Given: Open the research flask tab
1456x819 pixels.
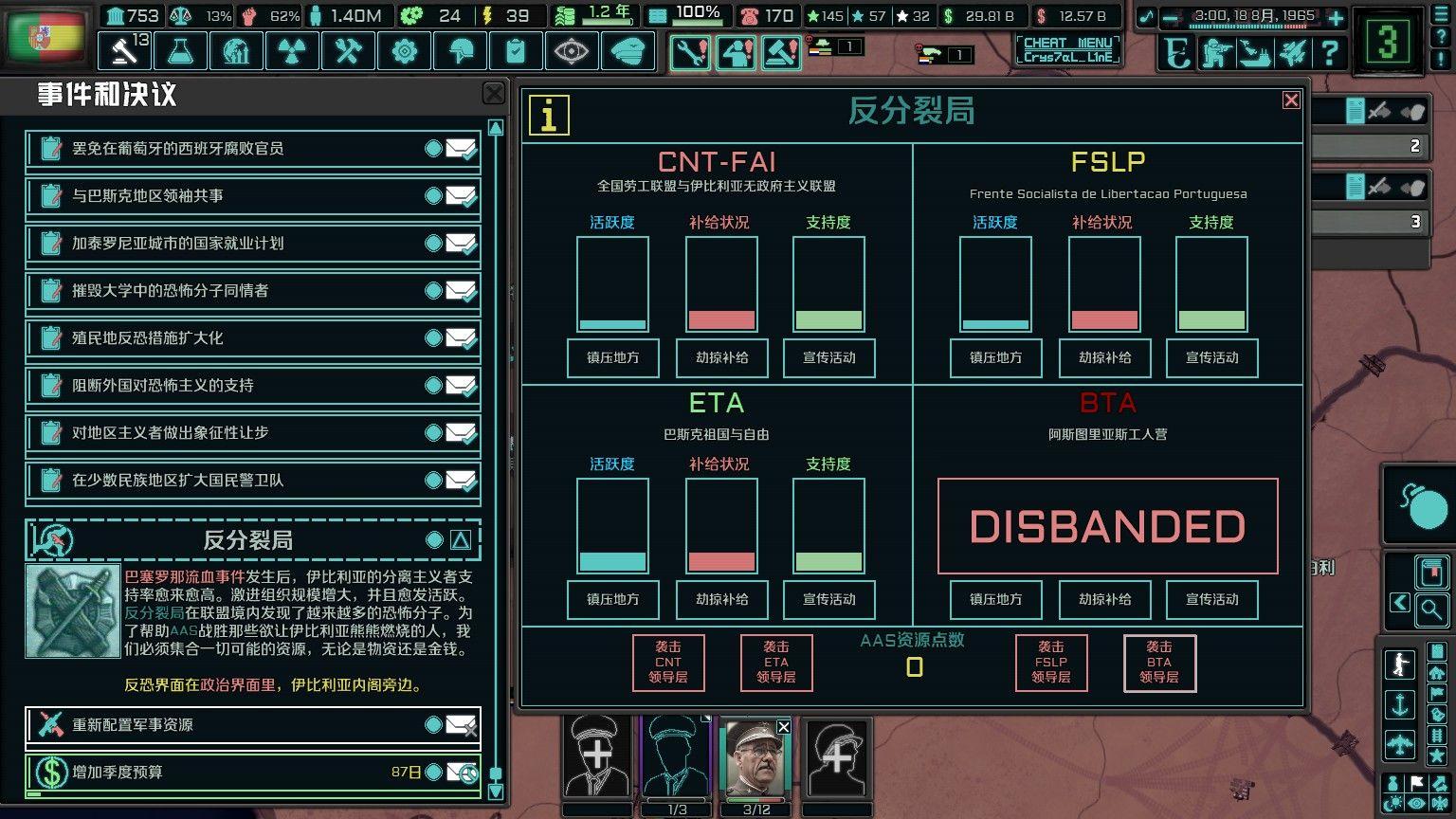Looking at the screenshot, I should tap(180, 50).
